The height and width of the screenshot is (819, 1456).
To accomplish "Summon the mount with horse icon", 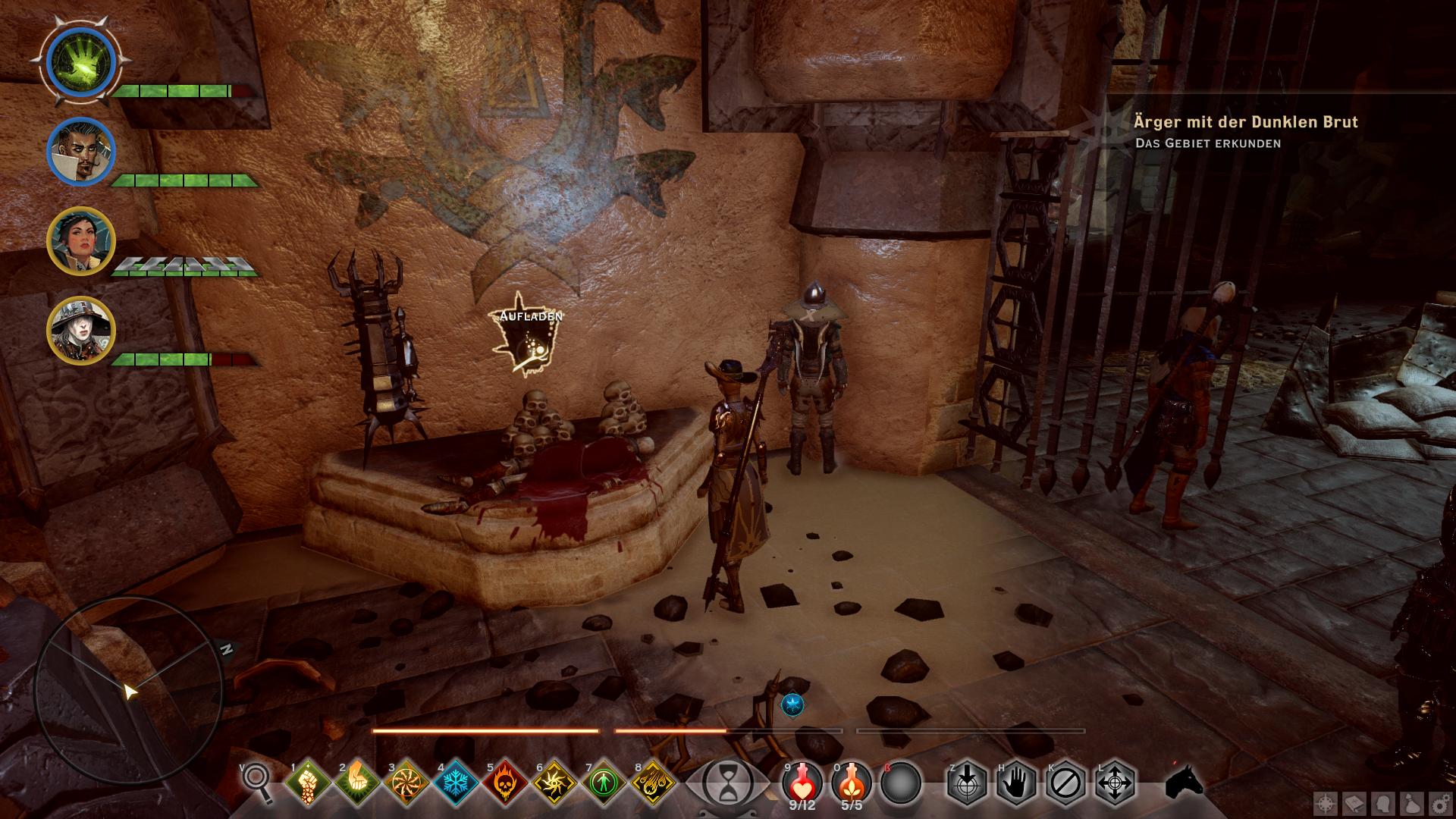I will pos(1185,782).
